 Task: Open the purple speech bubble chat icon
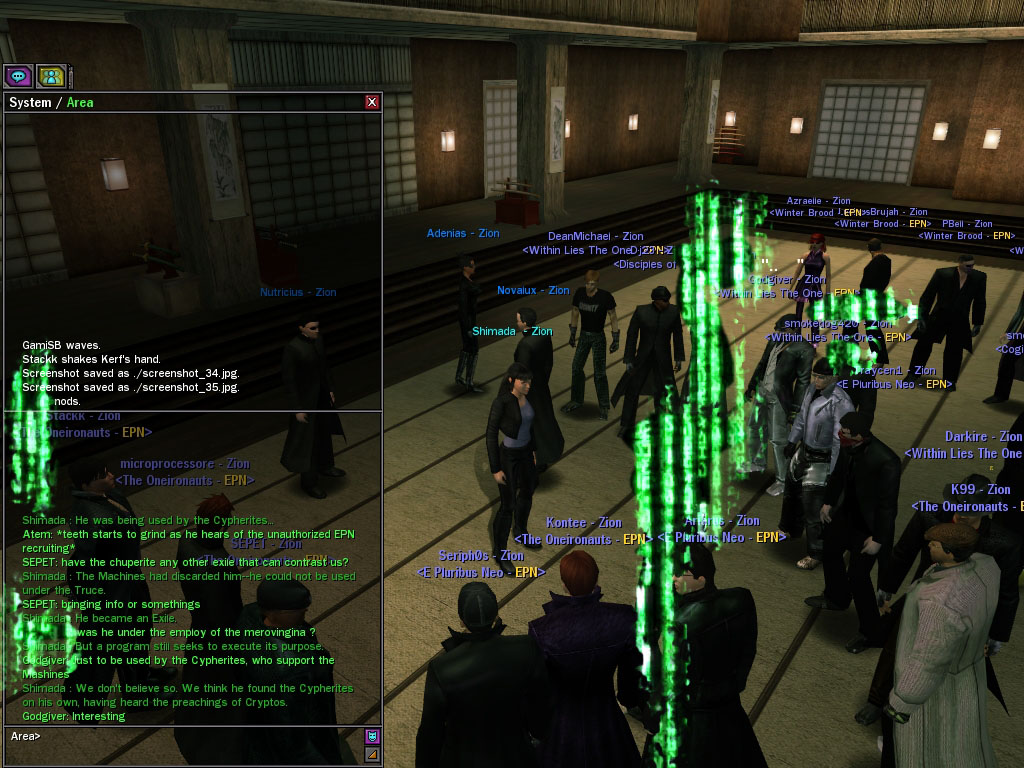18,76
